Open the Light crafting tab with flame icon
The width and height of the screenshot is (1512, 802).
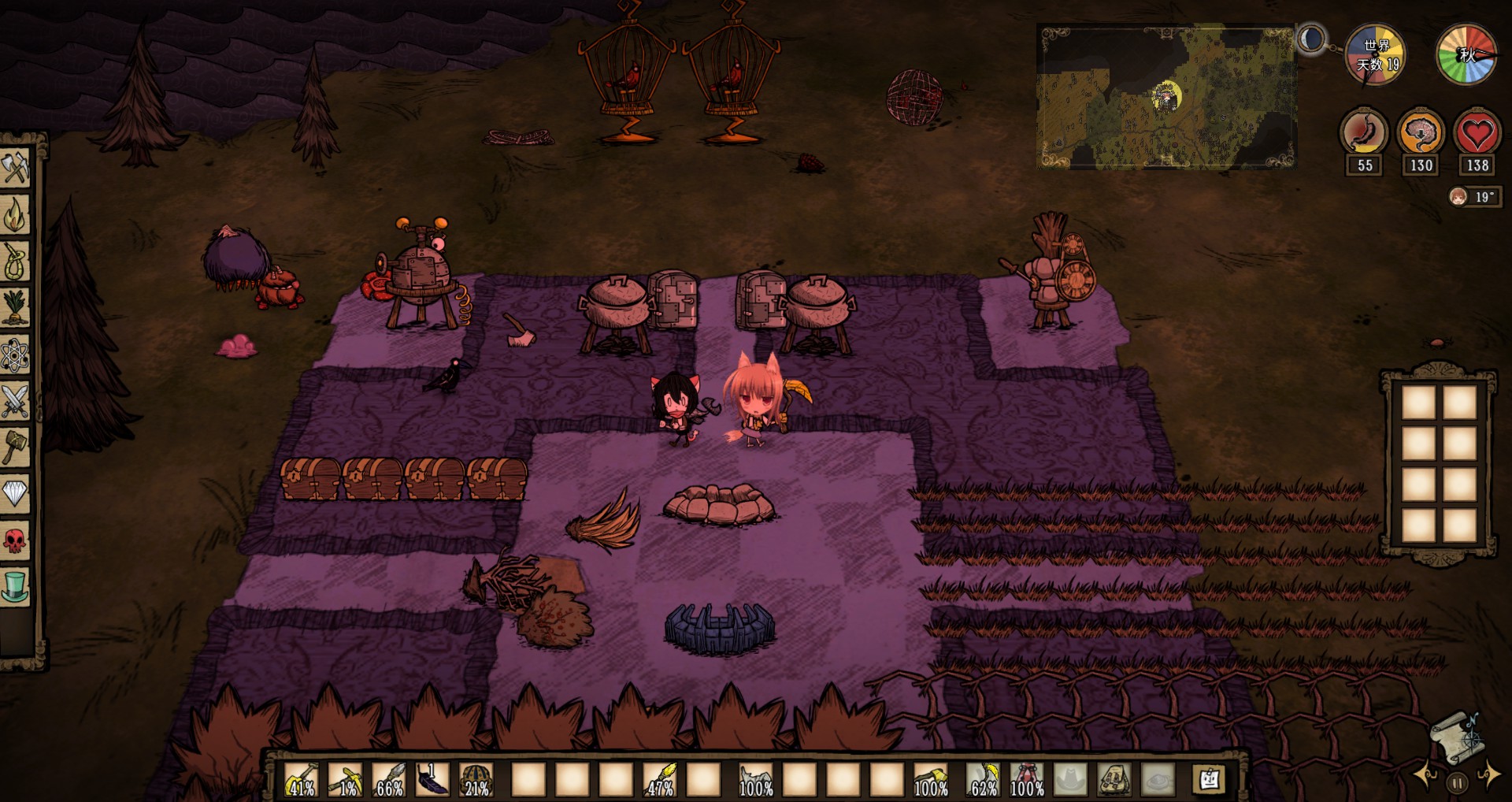15,214
